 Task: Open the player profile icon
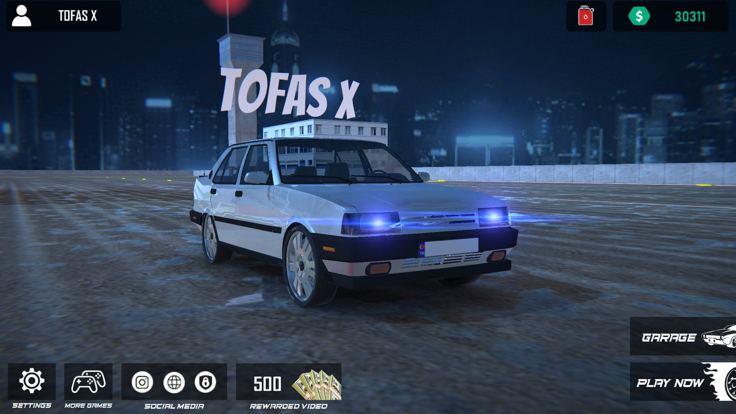pyautogui.click(x=21, y=16)
